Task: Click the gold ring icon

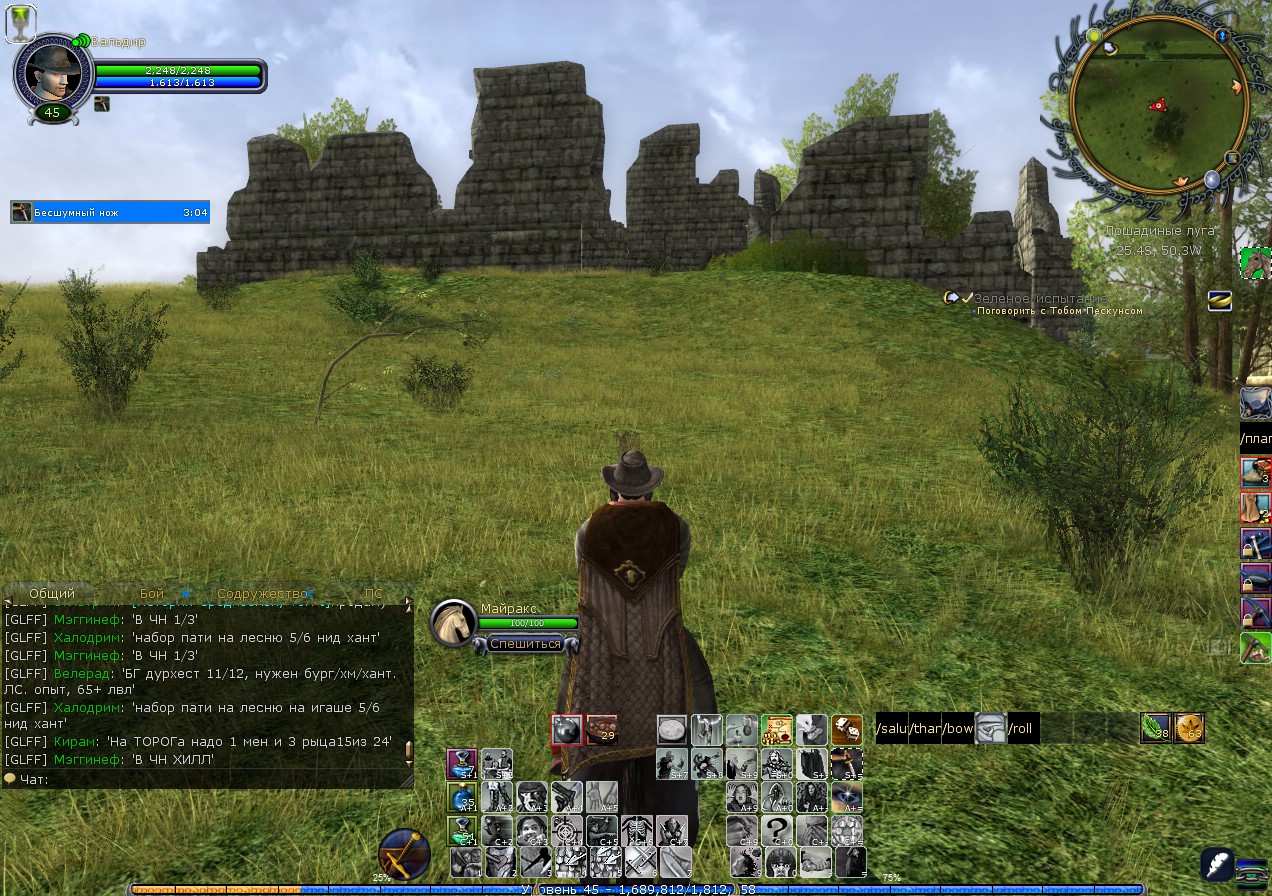Action: click(x=1219, y=300)
